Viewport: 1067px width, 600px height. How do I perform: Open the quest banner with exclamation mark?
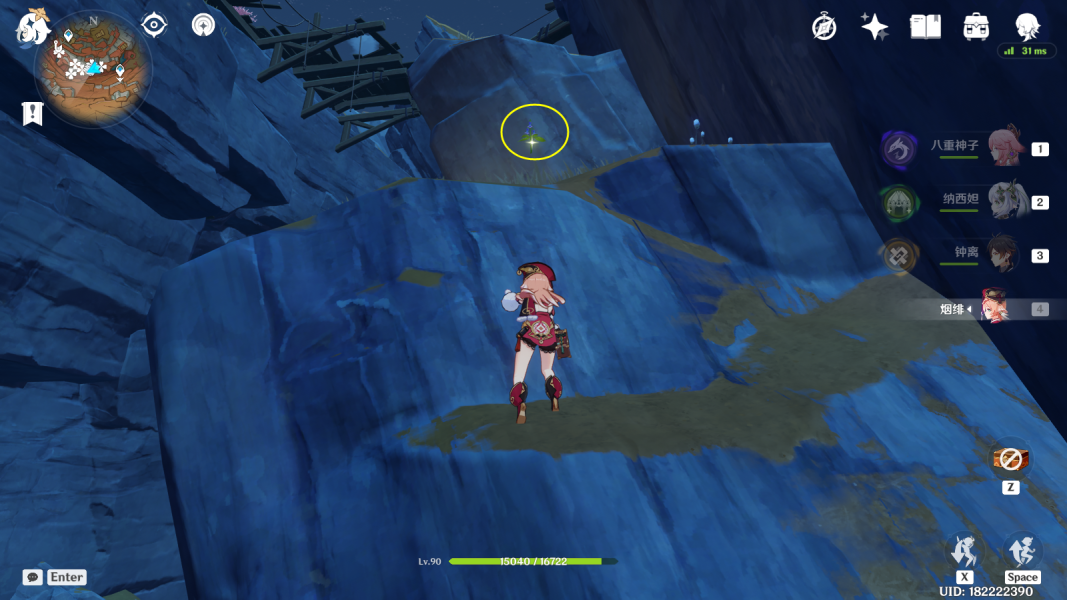[33, 113]
